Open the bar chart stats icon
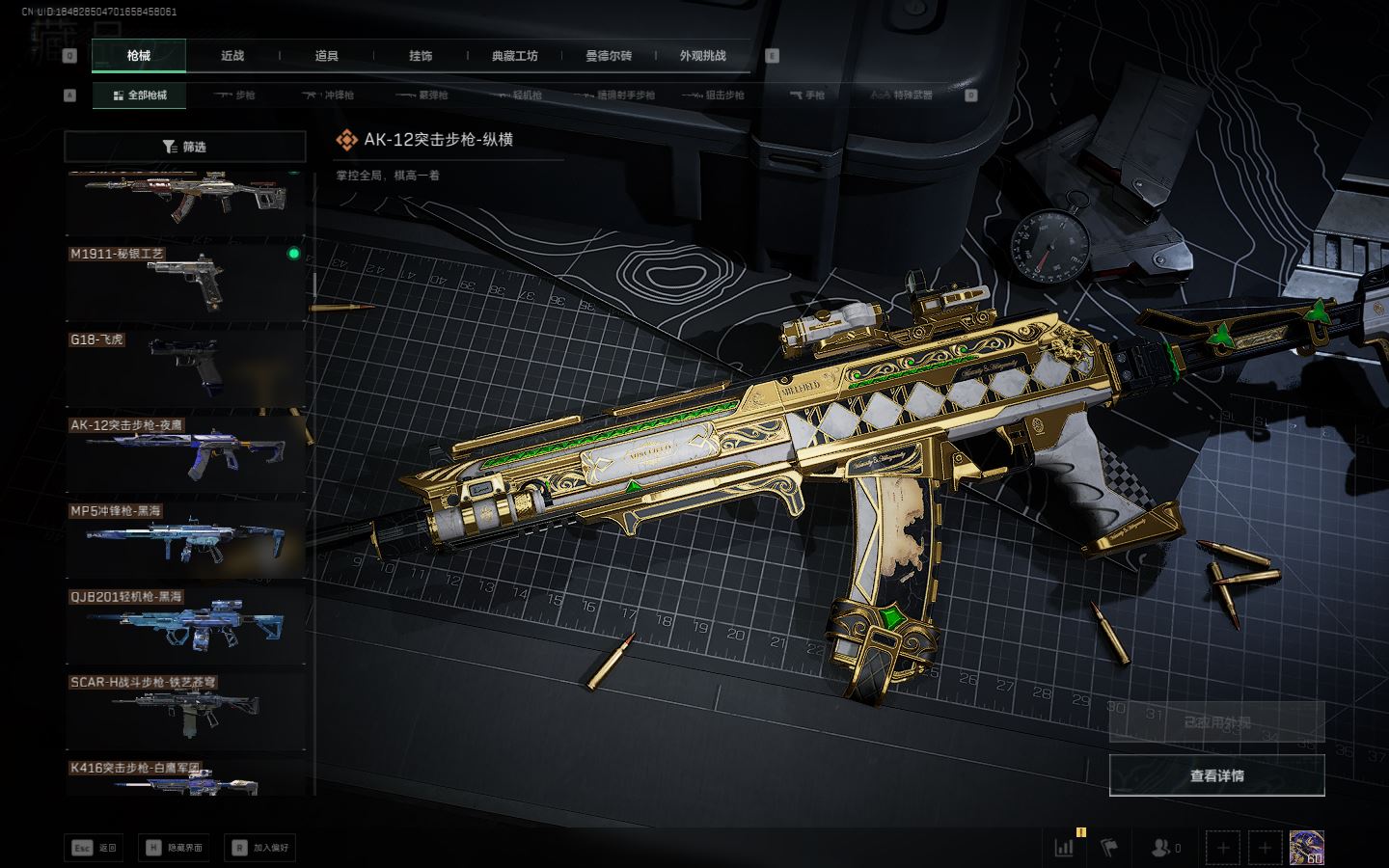 1065,848
